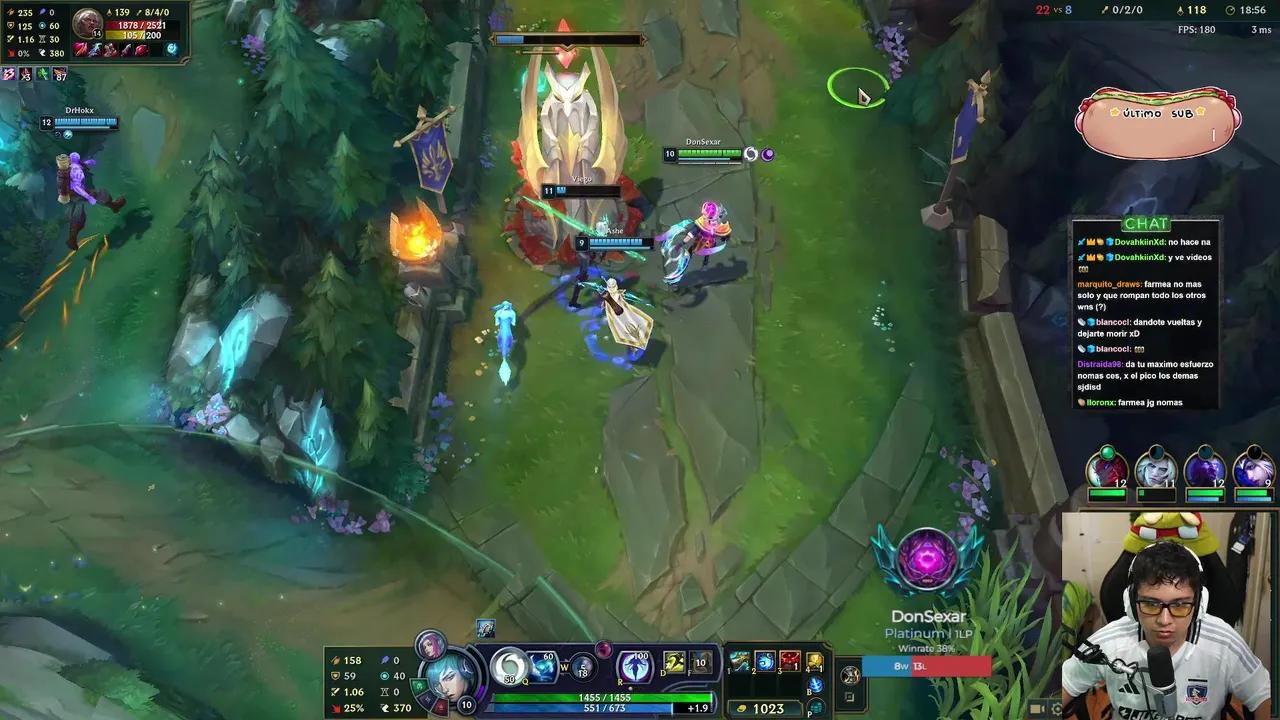Cast the Q ability icon

point(508,668)
